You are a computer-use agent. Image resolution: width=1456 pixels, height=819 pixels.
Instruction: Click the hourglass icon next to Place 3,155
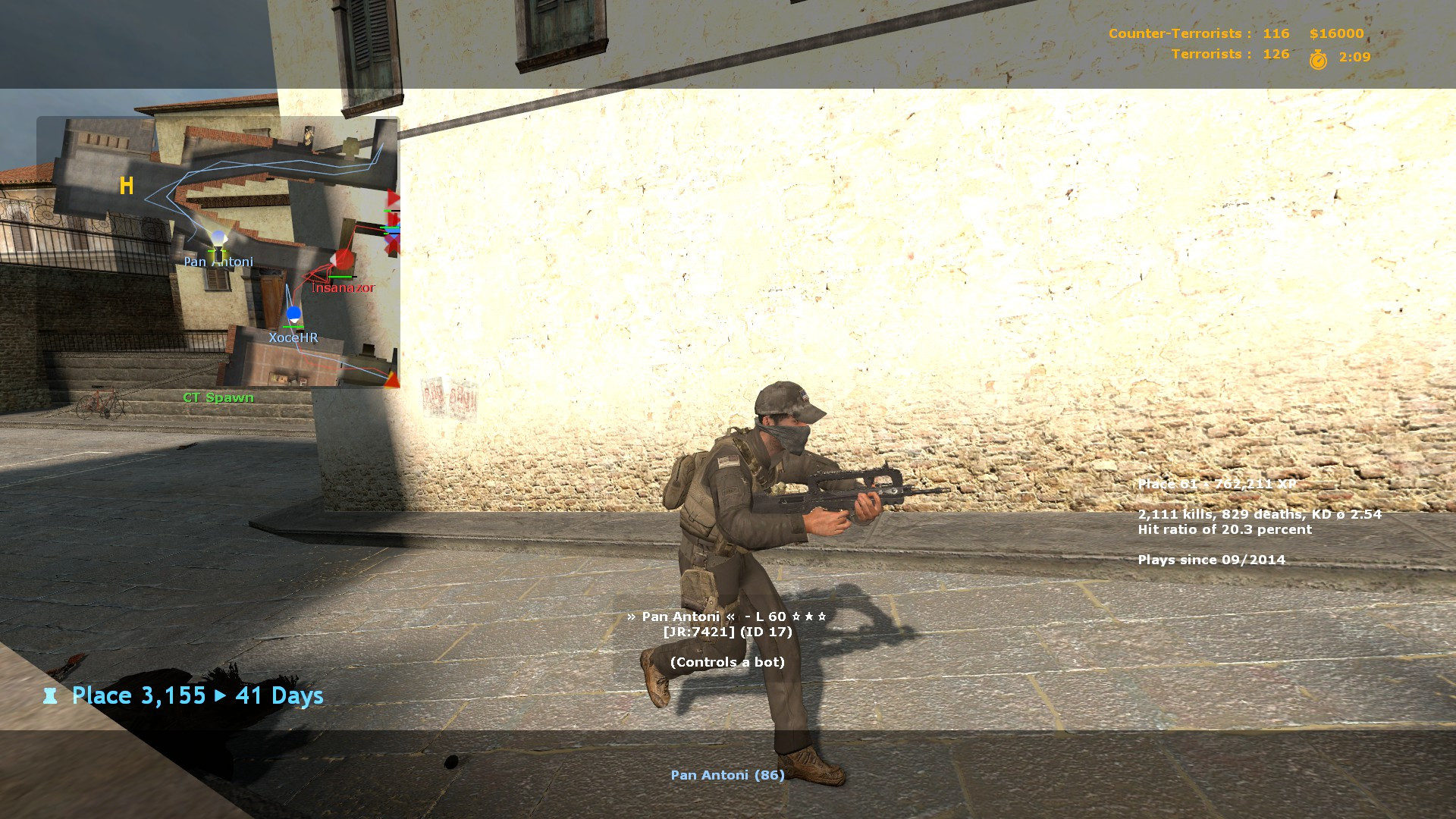[x=50, y=695]
